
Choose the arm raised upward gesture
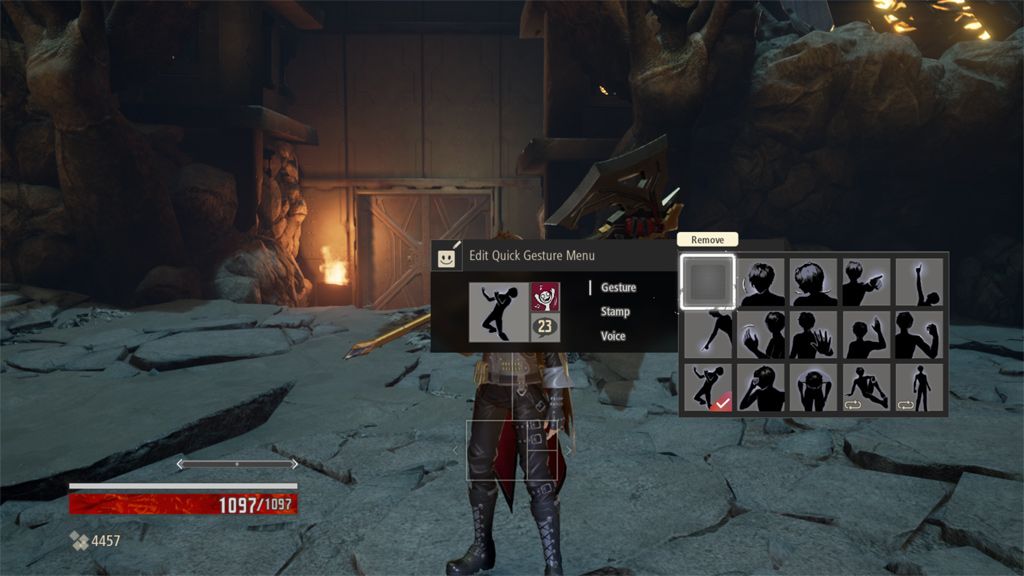click(x=919, y=282)
